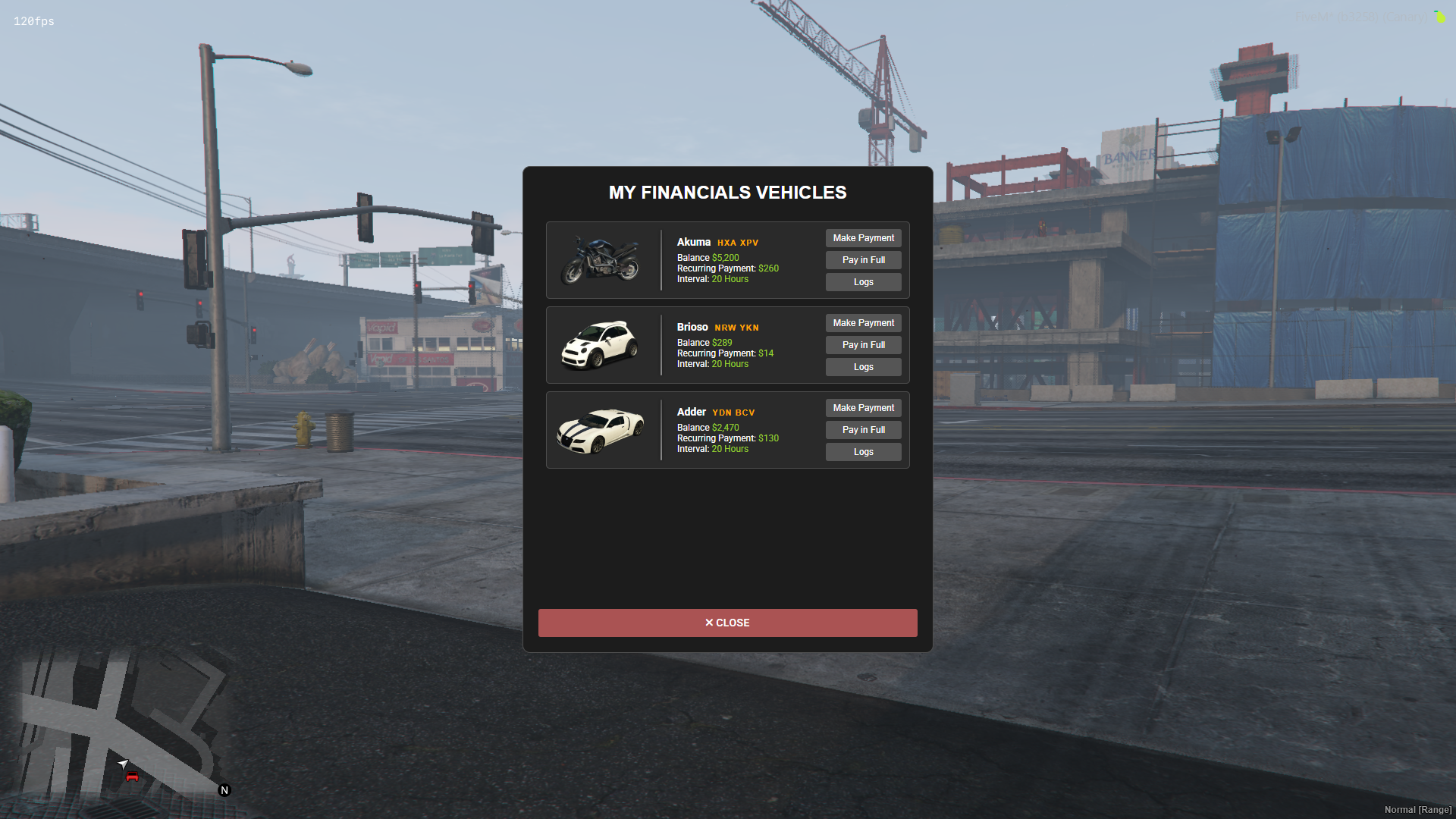
Task: Click the X icon inside the CLOSE button
Action: click(x=708, y=623)
